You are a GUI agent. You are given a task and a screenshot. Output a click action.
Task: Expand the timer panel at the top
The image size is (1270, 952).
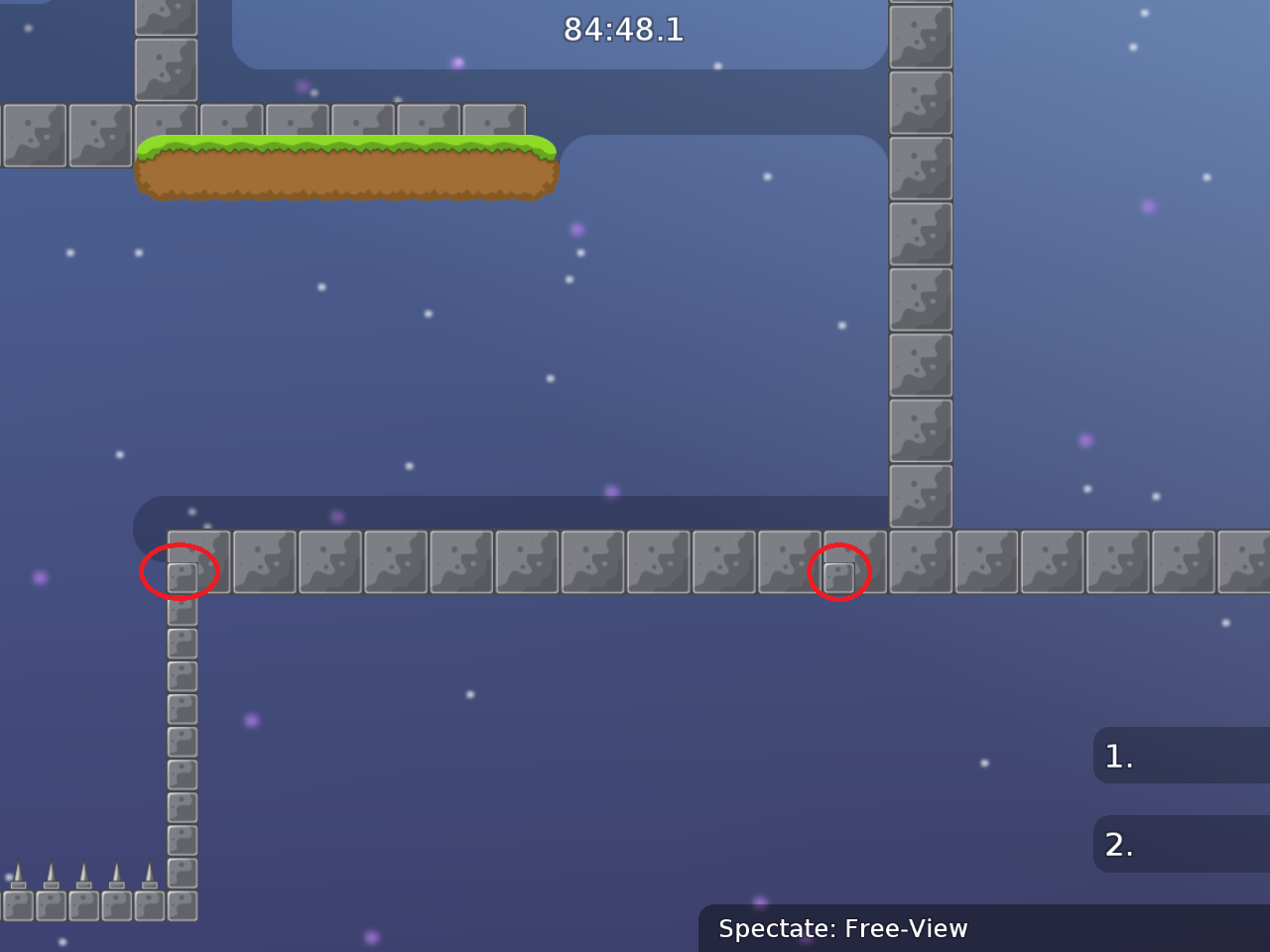point(623,30)
